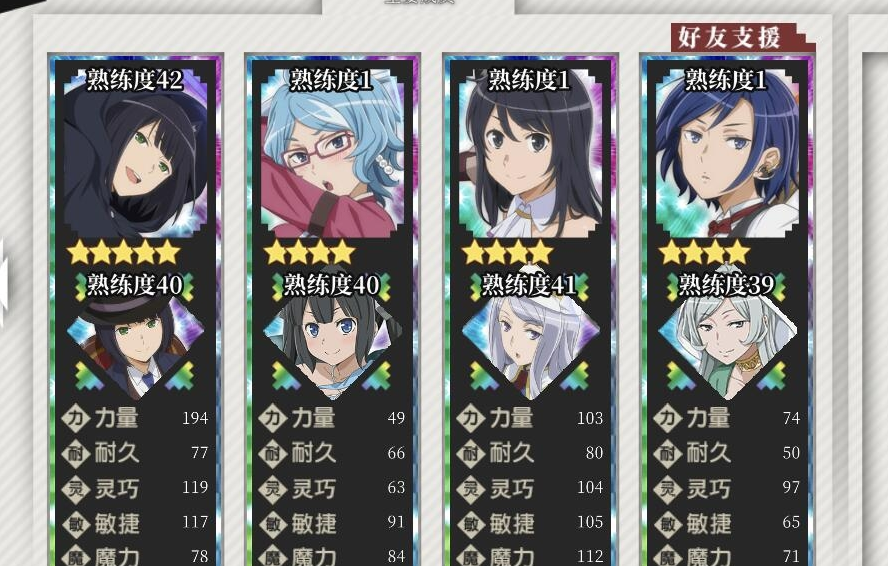Pick the white-haired assist with proficiency 39
This screenshot has height=566, width=888.
pyautogui.click(x=726, y=345)
